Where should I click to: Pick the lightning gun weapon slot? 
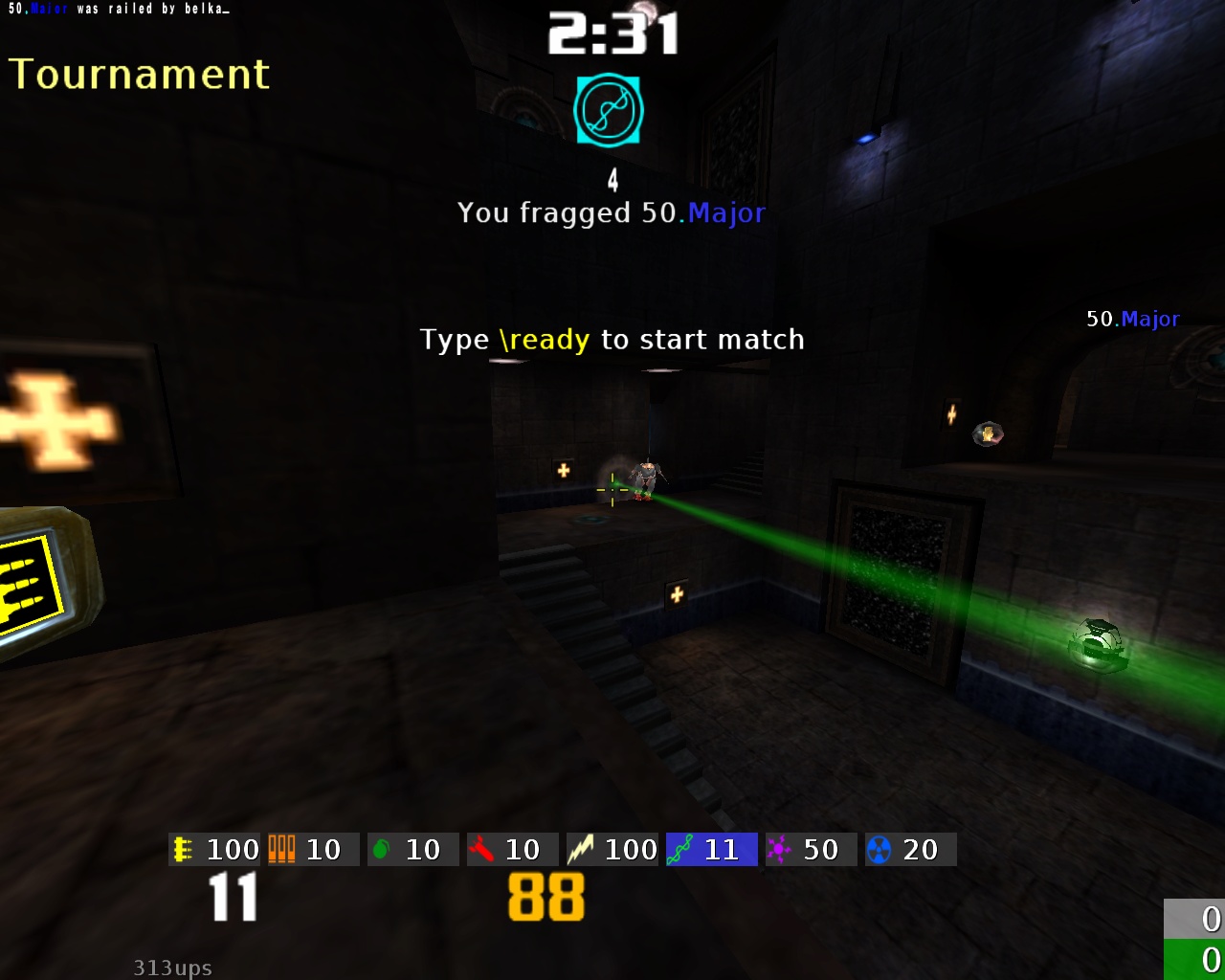[x=612, y=849]
